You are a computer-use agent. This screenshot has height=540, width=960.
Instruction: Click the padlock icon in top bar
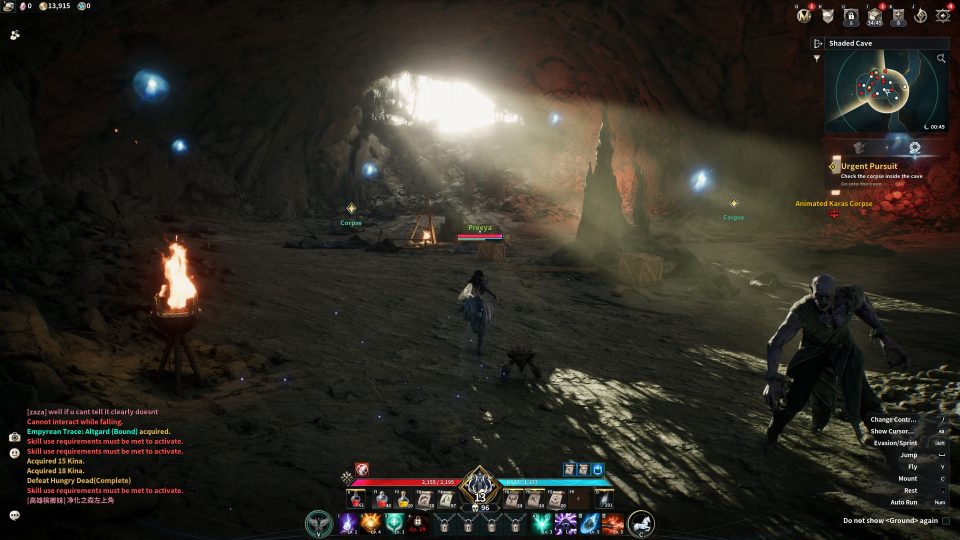point(851,15)
